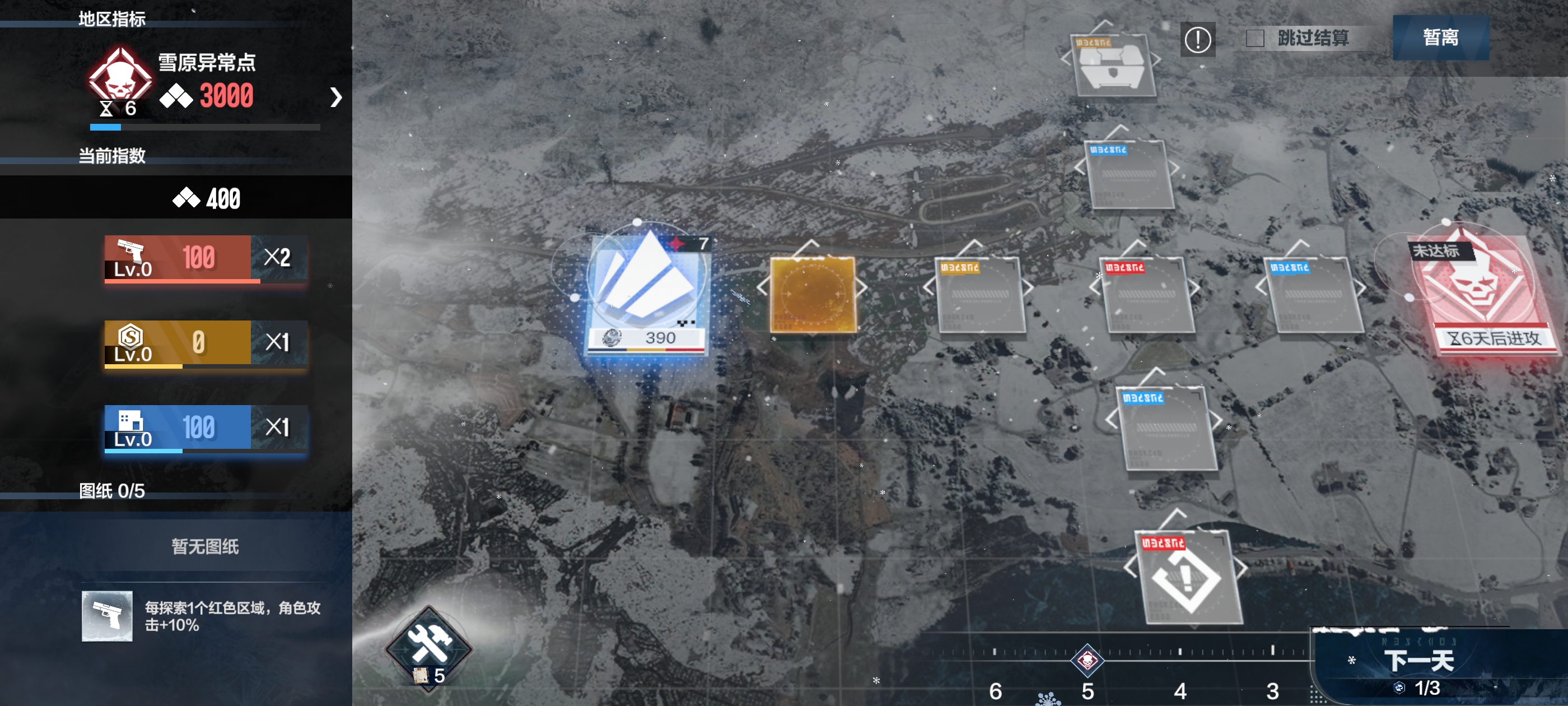
Task: Choose the exclamation diamond event tile
Action: pos(1186,577)
